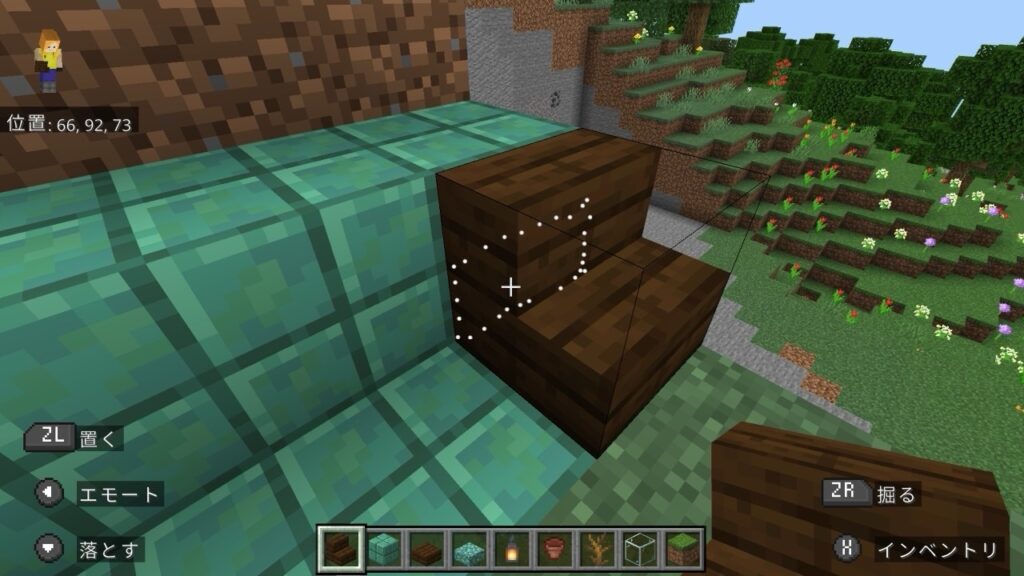Select the dead bush hotbar slot

[x=598, y=548]
